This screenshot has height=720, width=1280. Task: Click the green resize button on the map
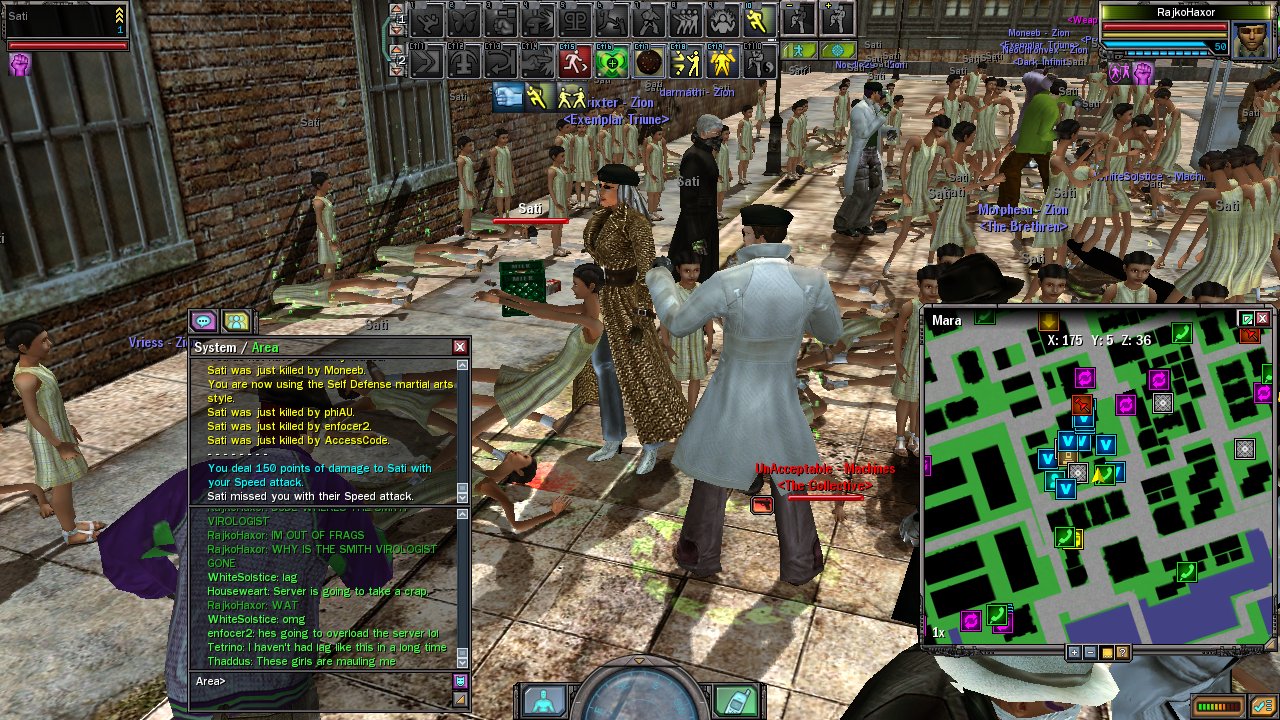pyautogui.click(x=1246, y=319)
